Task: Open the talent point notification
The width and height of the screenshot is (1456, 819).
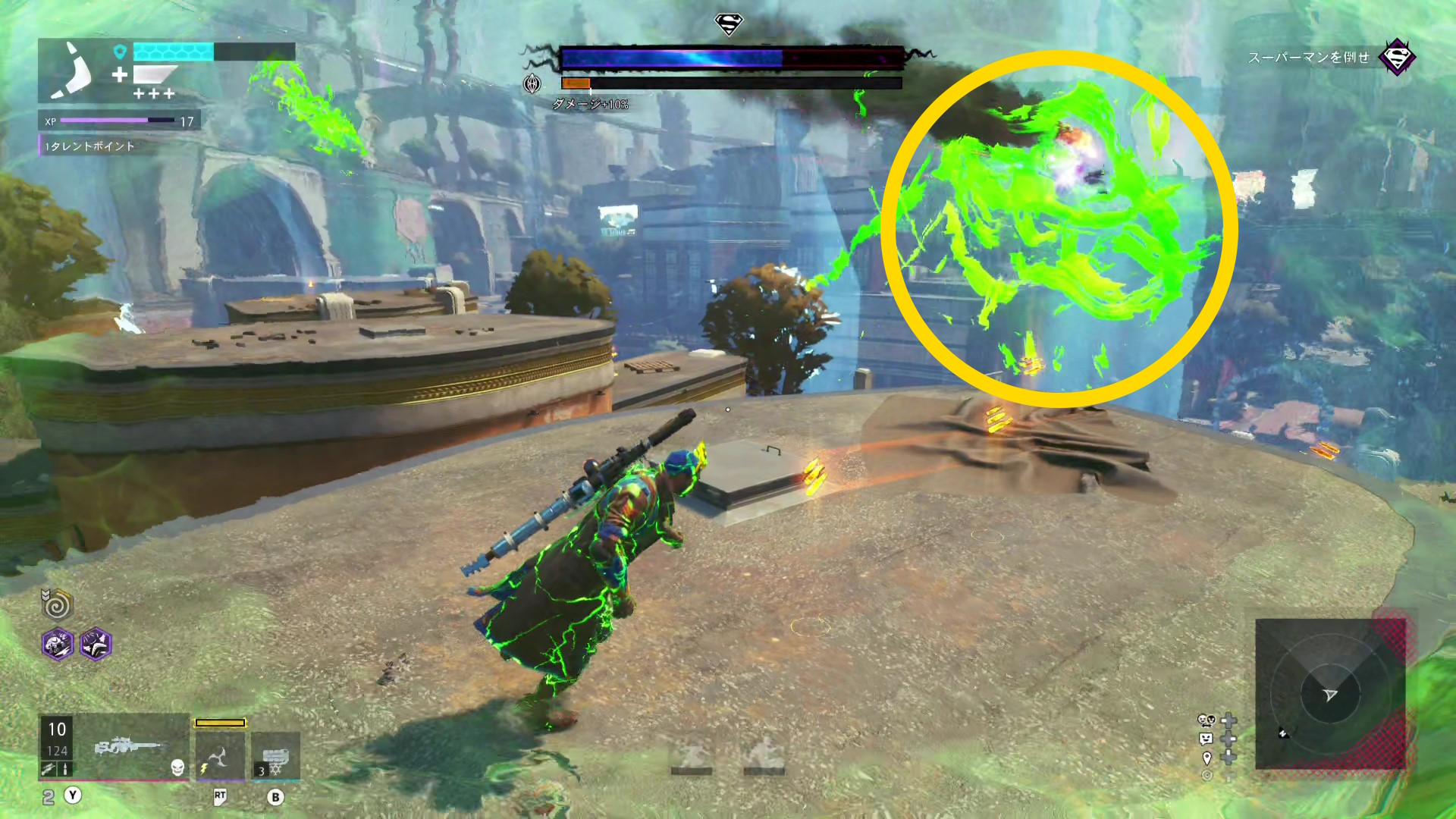Action: 89,146
